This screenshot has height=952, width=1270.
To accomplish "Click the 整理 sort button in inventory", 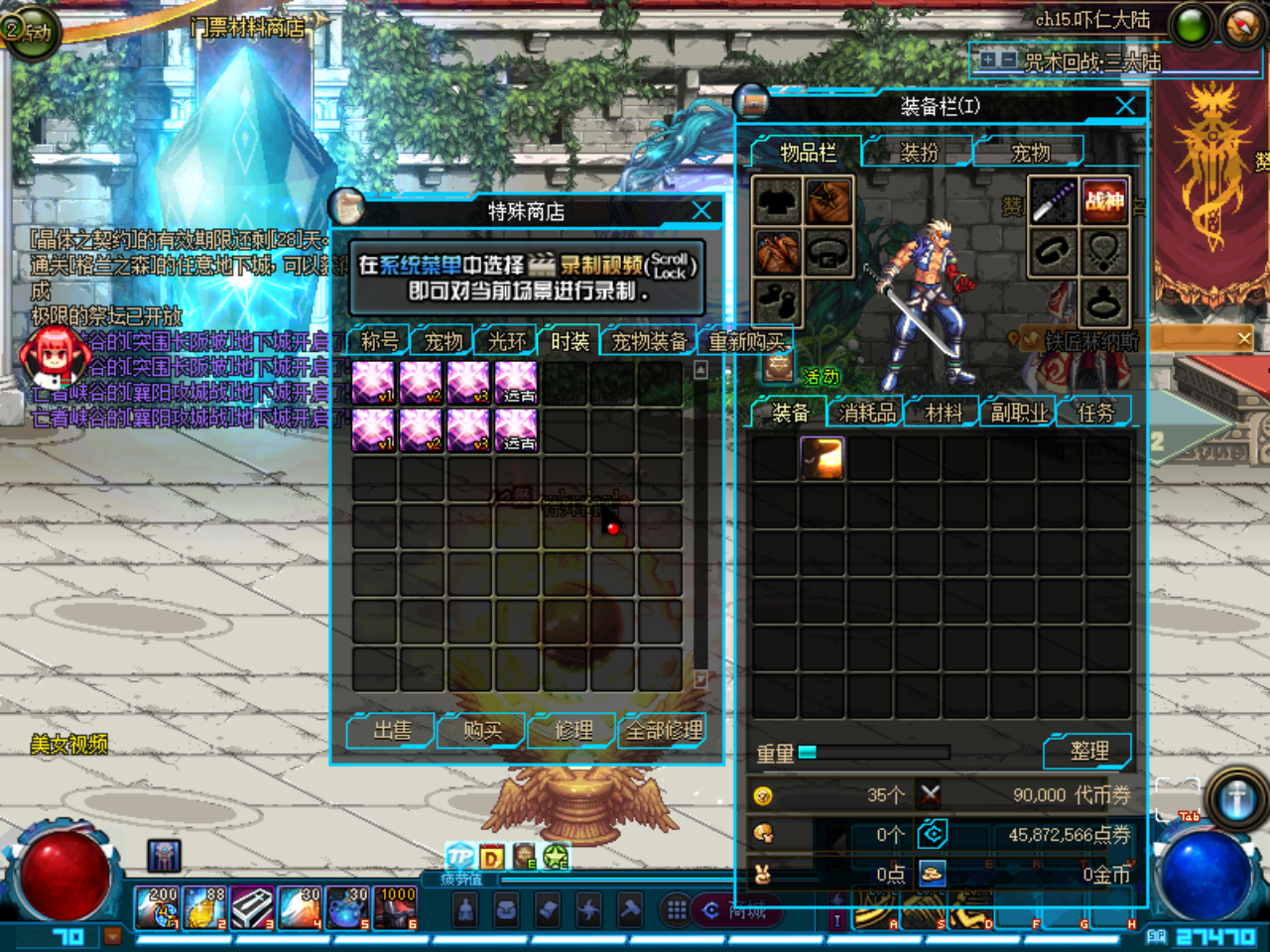I will coord(1087,751).
